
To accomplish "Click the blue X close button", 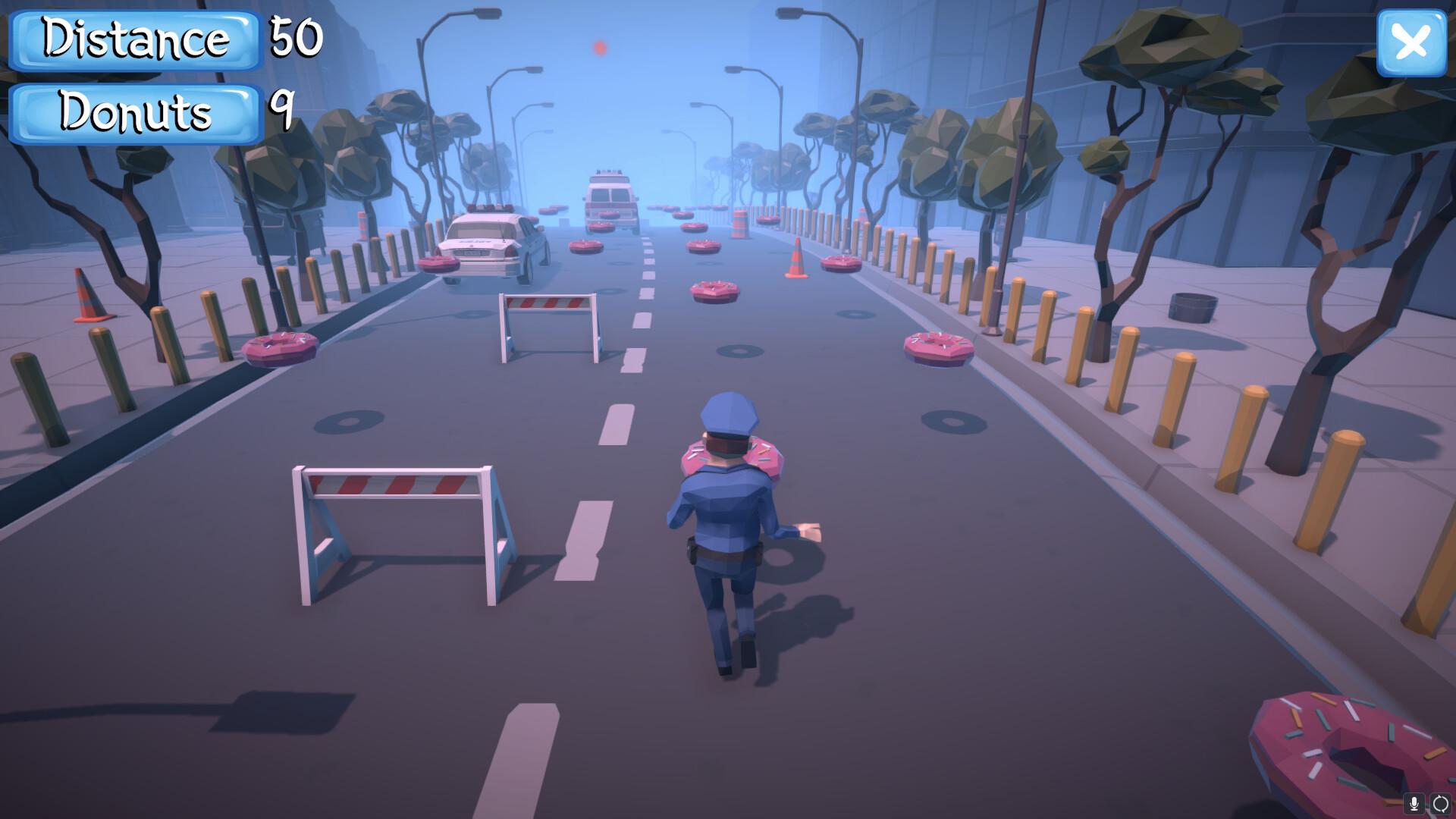I will pos(1411,43).
